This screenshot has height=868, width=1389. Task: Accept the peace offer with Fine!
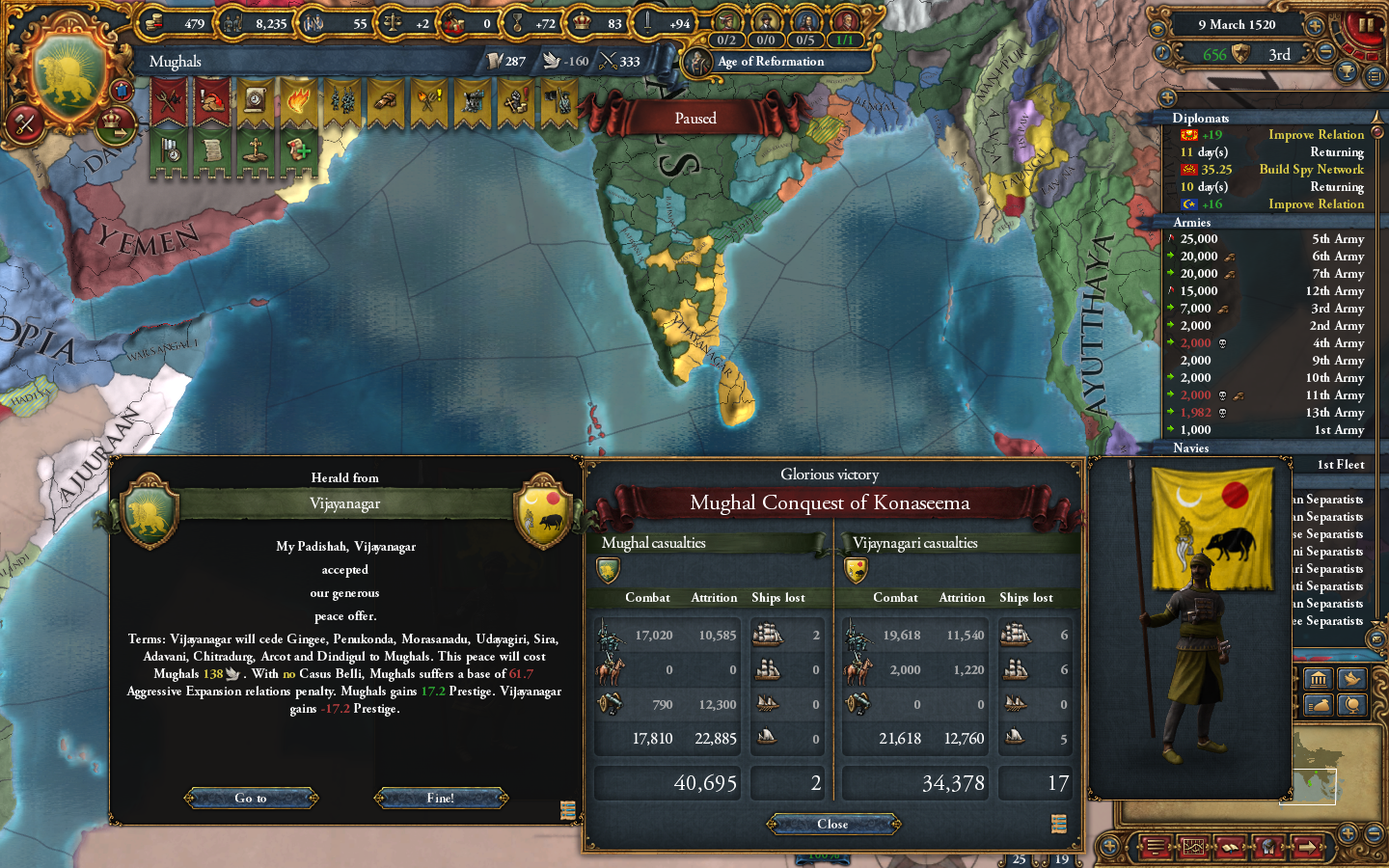pyautogui.click(x=442, y=798)
